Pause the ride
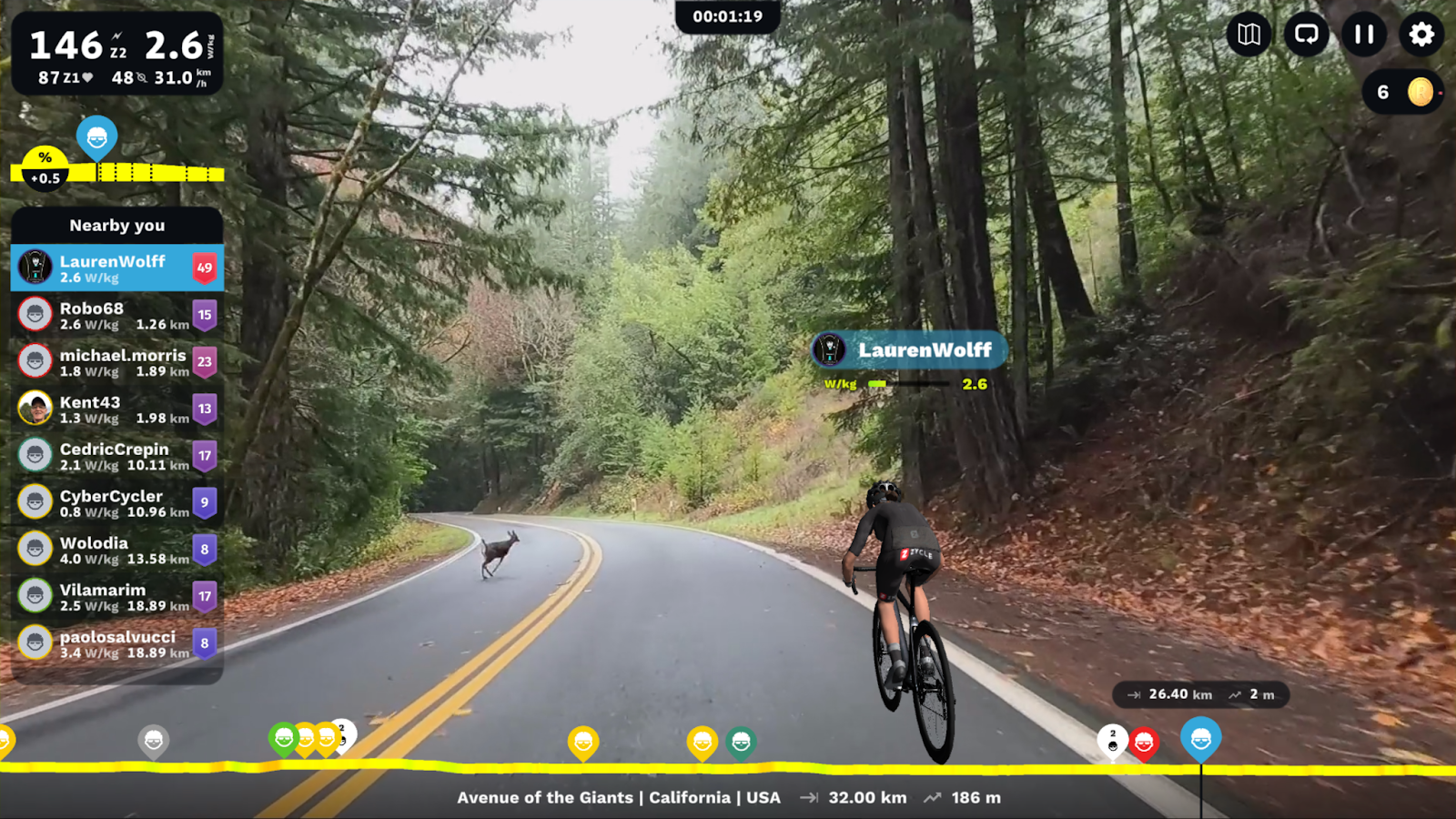This screenshot has width=1456, height=819. (x=1363, y=35)
